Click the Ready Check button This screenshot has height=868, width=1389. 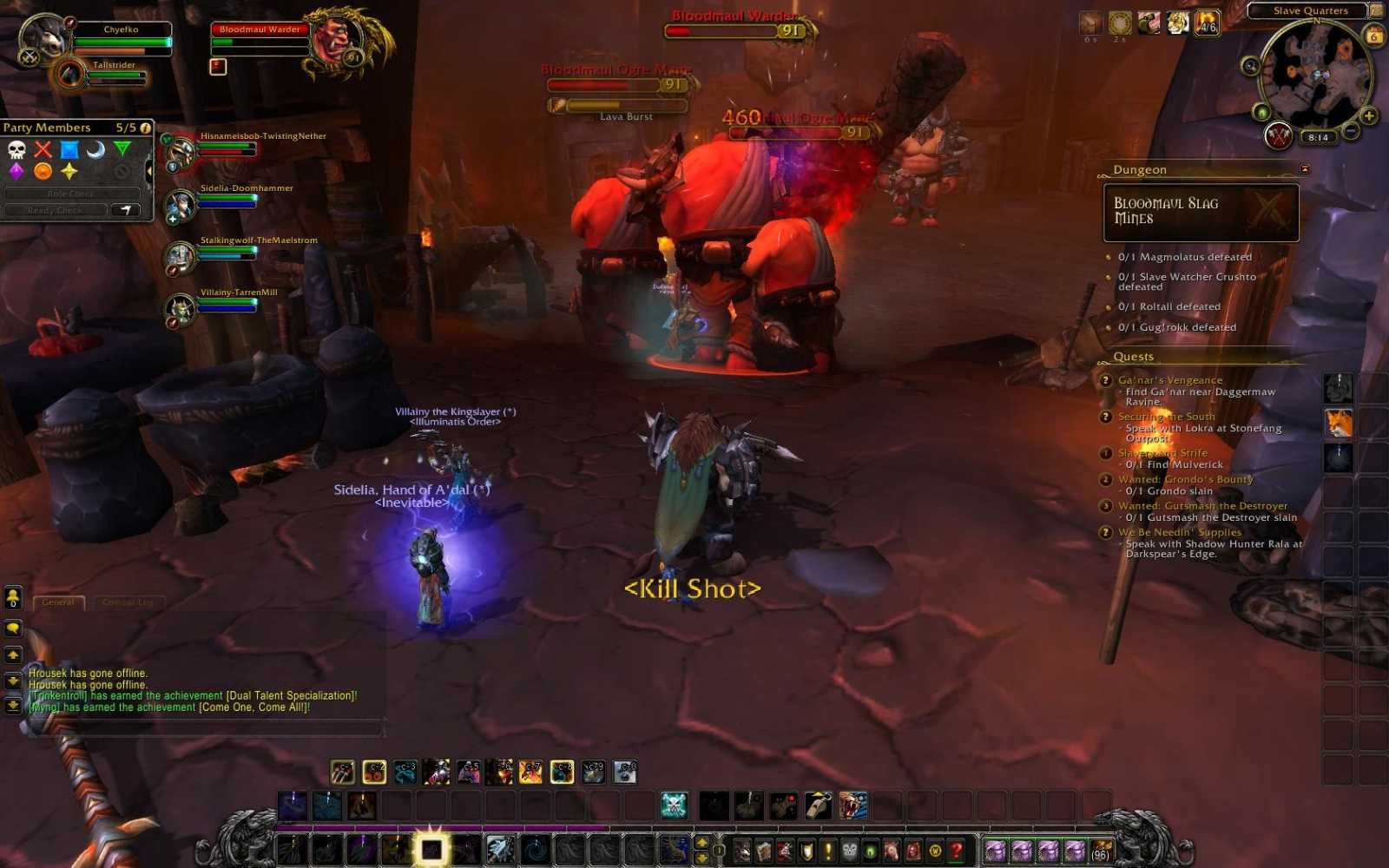pos(55,210)
